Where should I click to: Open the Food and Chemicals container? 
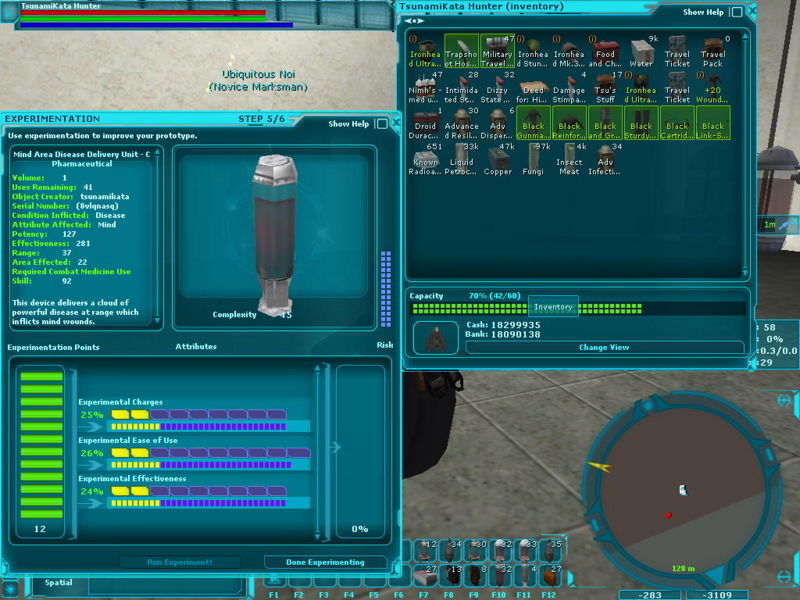605,53
